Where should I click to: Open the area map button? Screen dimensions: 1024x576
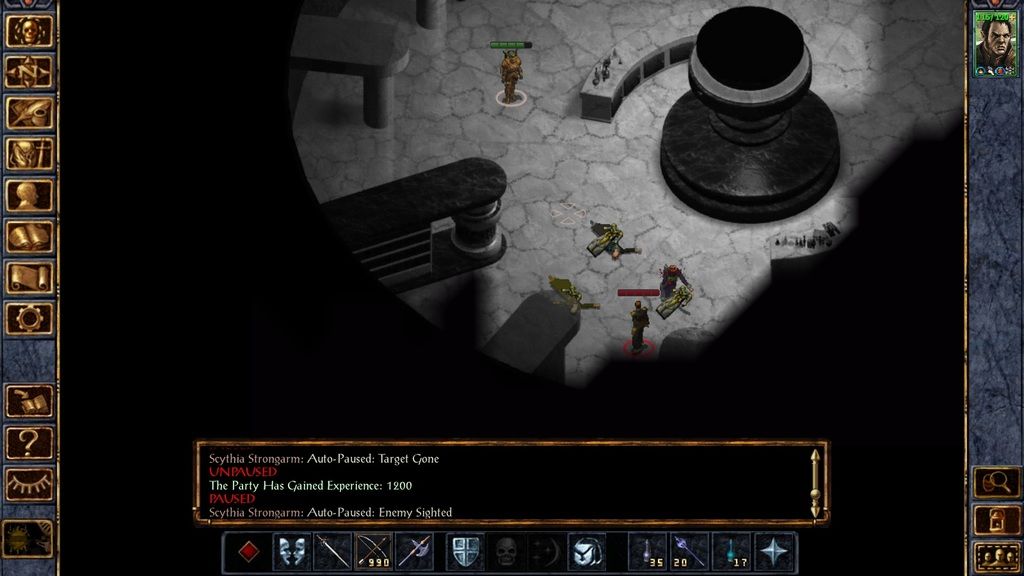pyautogui.click(x=29, y=72)
